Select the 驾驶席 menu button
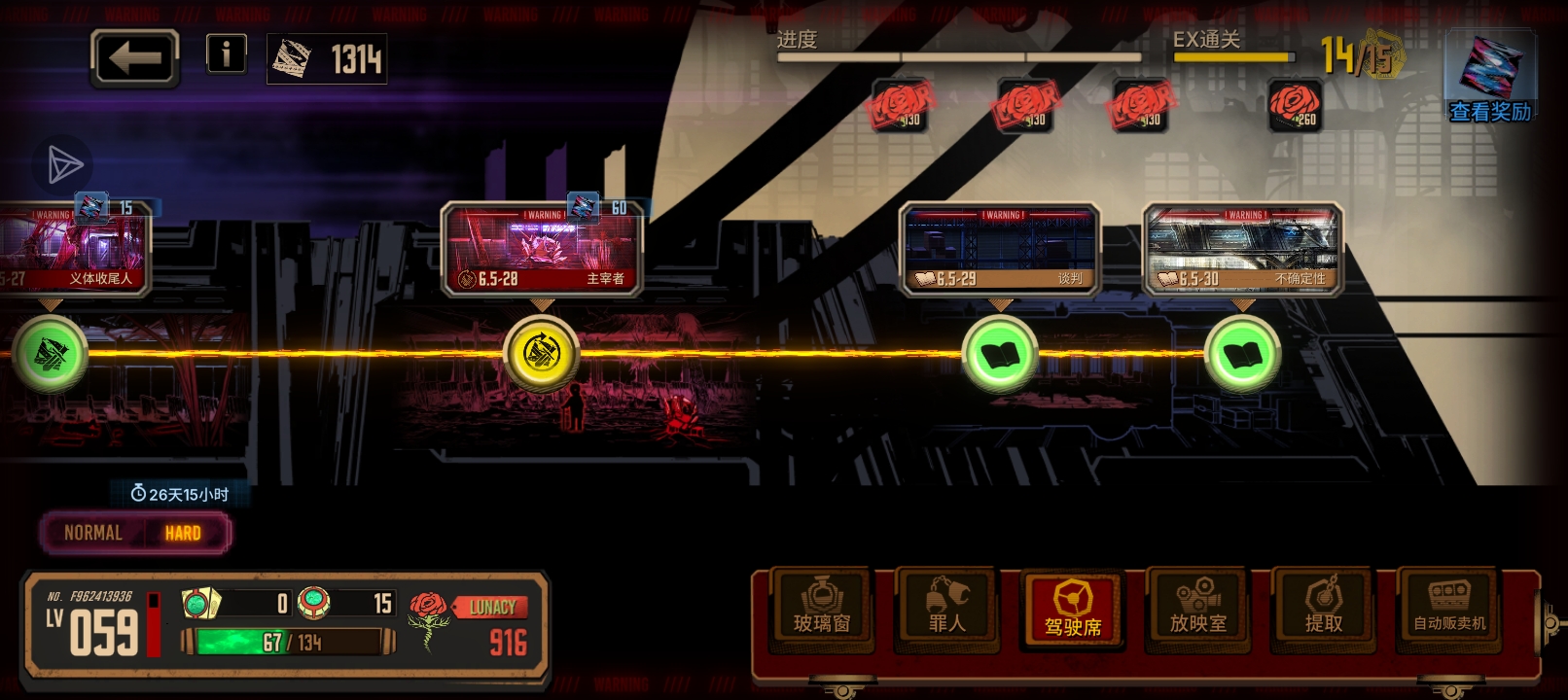This screenshot has width=1568, height=700. [1073, 611]
